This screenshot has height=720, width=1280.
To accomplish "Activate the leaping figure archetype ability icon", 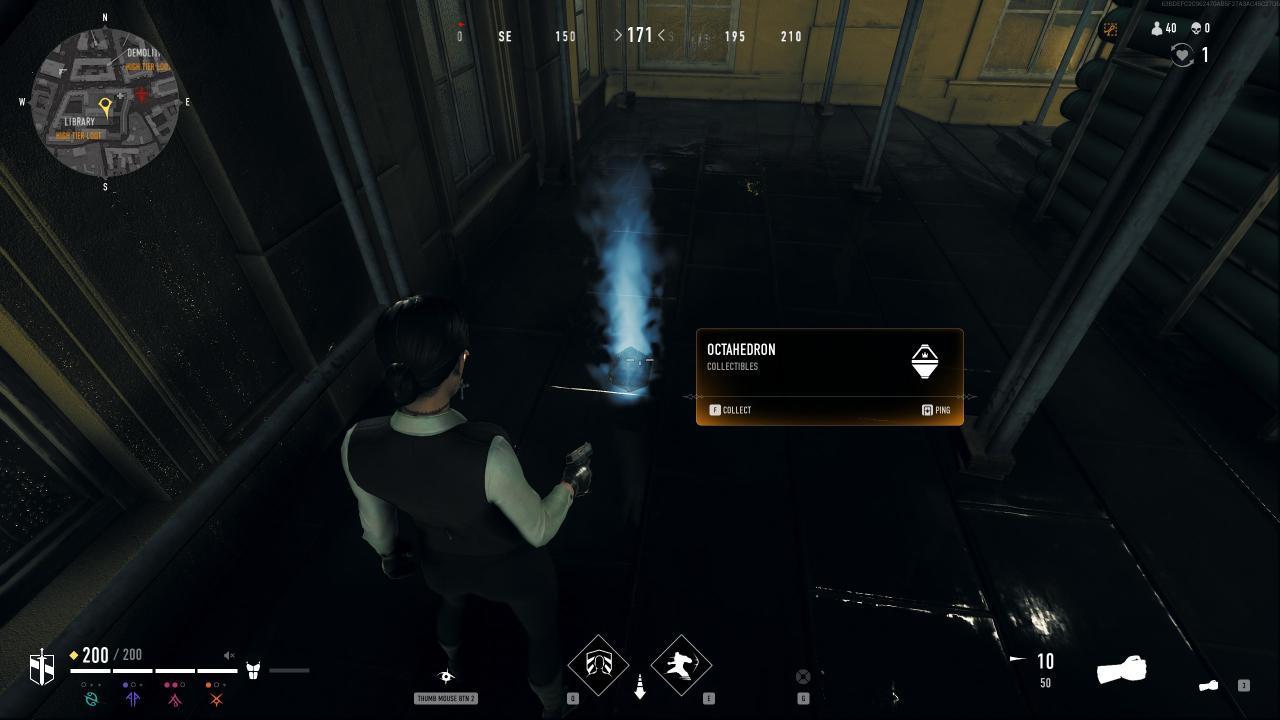I will pos(681,665).
